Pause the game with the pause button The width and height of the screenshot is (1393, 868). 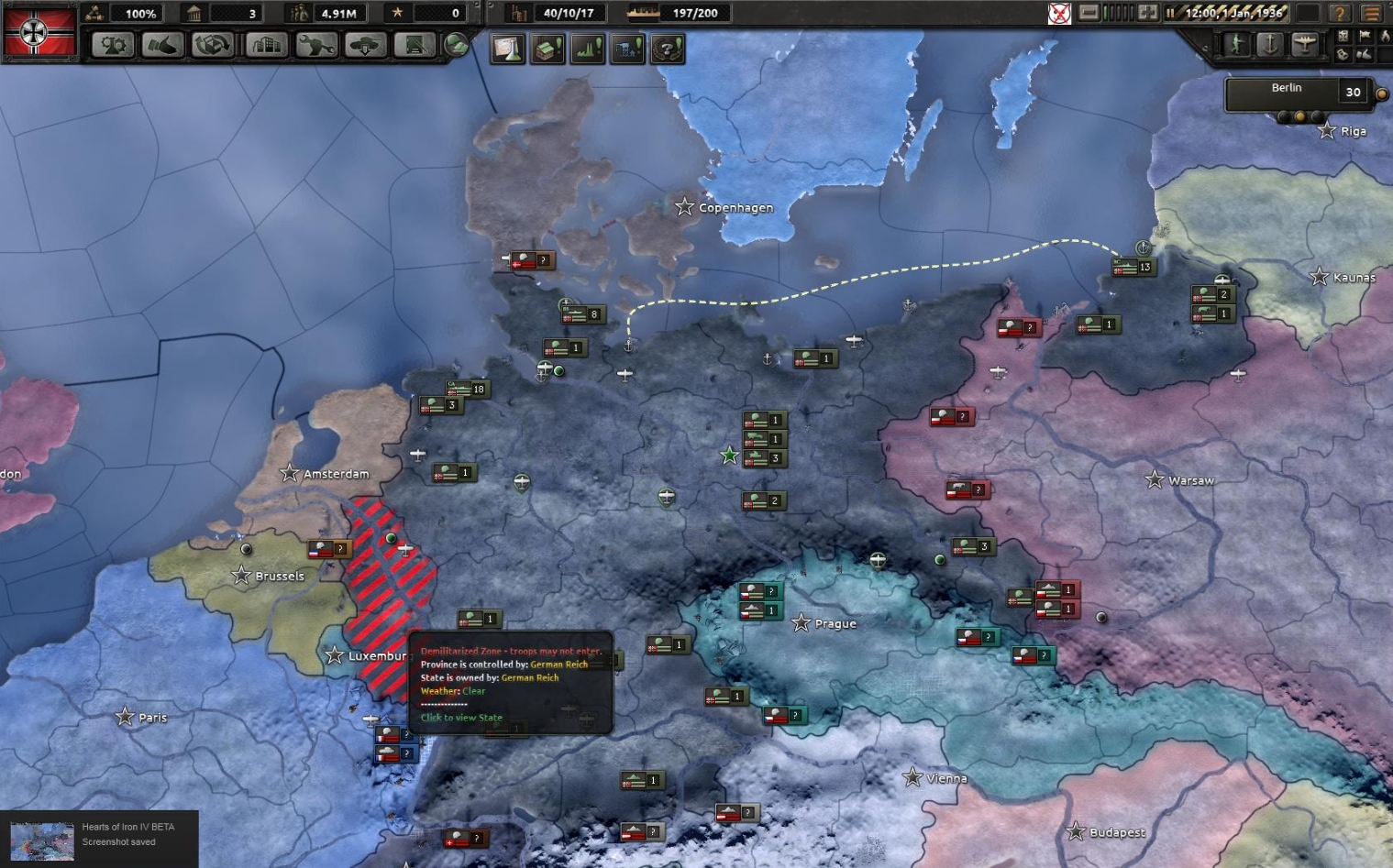[1171, 14]
